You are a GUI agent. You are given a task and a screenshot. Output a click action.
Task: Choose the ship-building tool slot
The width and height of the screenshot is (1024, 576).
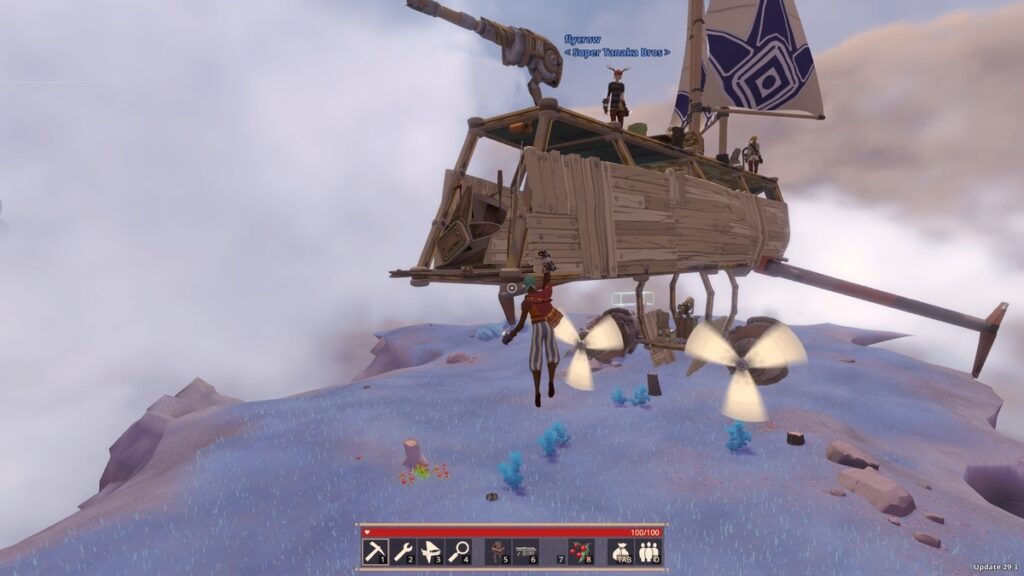coord(431,551)
